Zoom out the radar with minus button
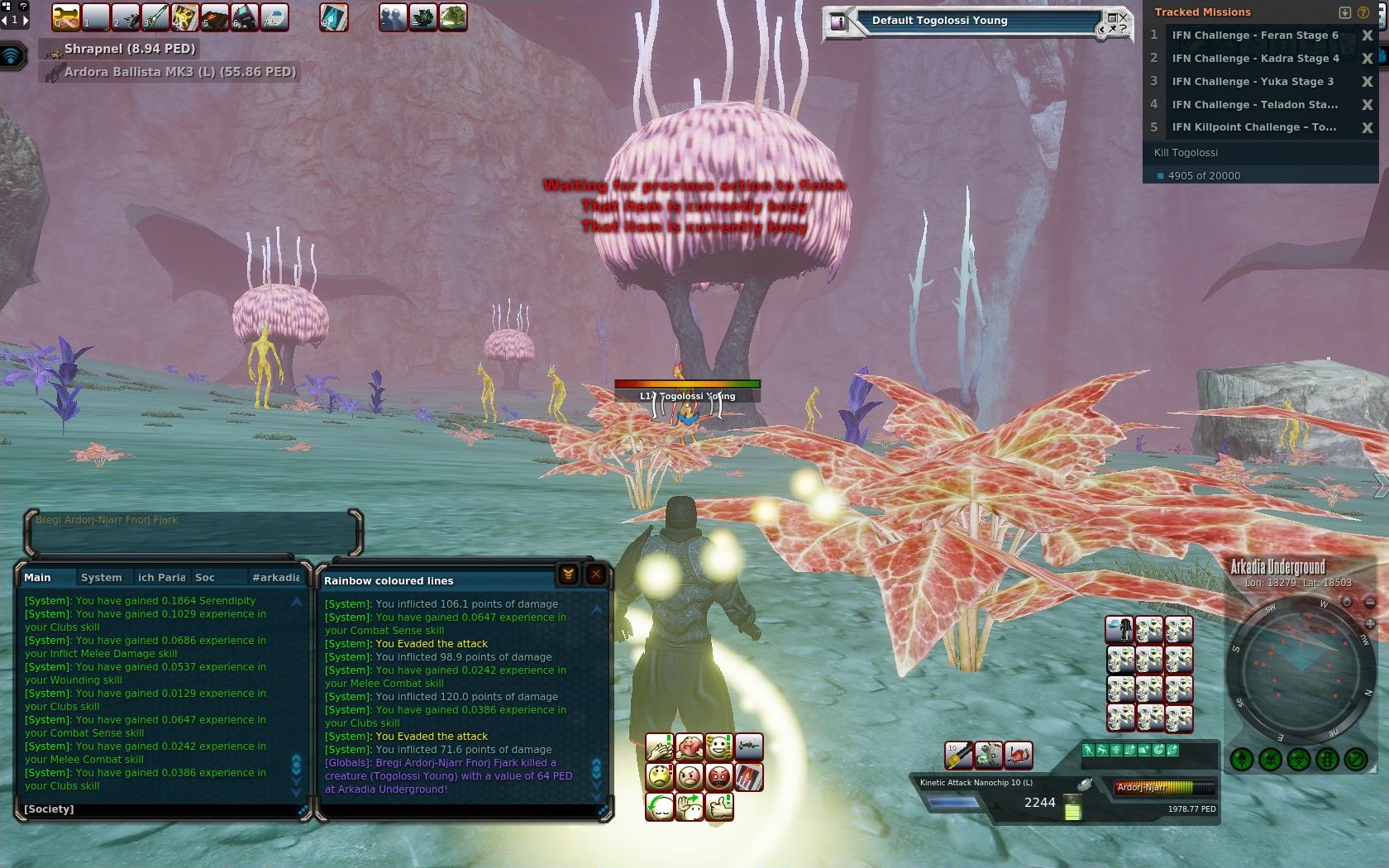 [1369, 603]
